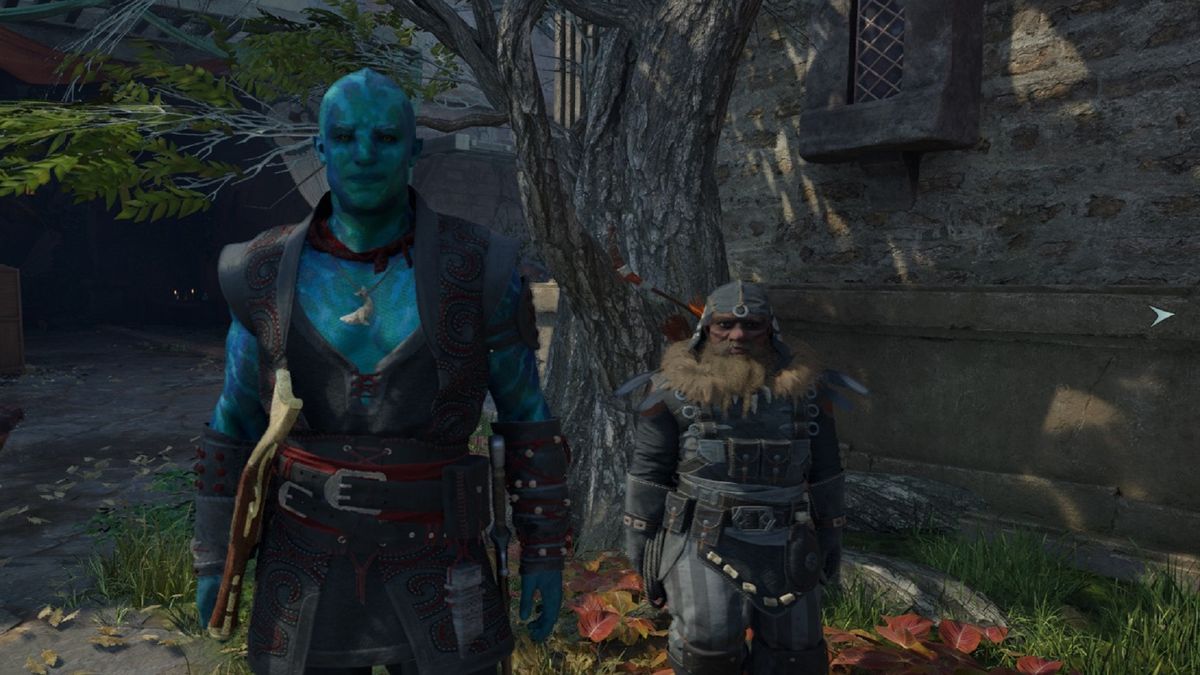Click the white right-pointing arrow
1200x675 pixels.
pyautogui.click(x=1160, y=316)
